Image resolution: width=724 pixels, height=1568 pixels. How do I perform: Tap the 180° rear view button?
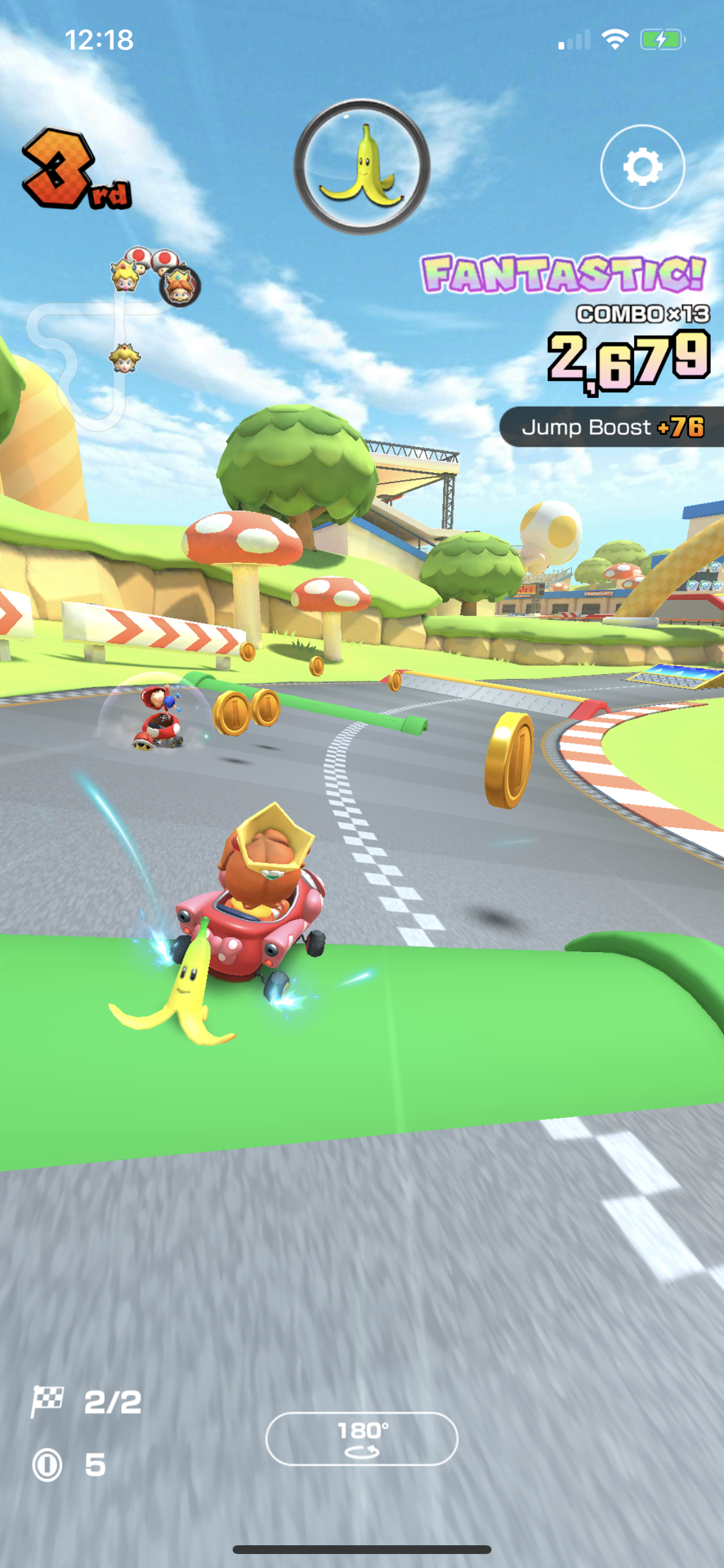pyautogui.click(x=362, y=1438)
